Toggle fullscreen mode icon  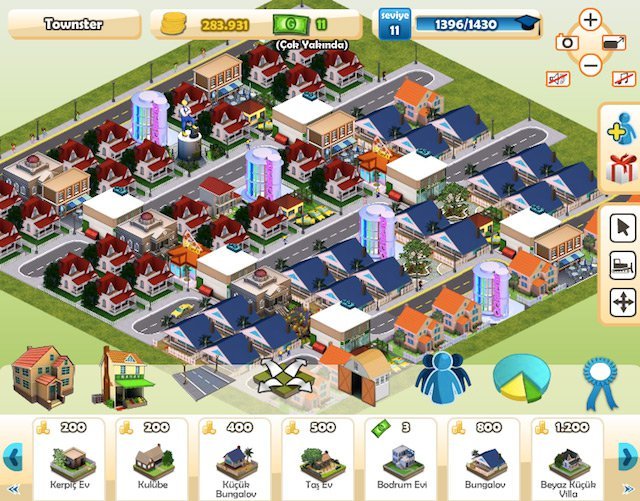tap(615, 42)
